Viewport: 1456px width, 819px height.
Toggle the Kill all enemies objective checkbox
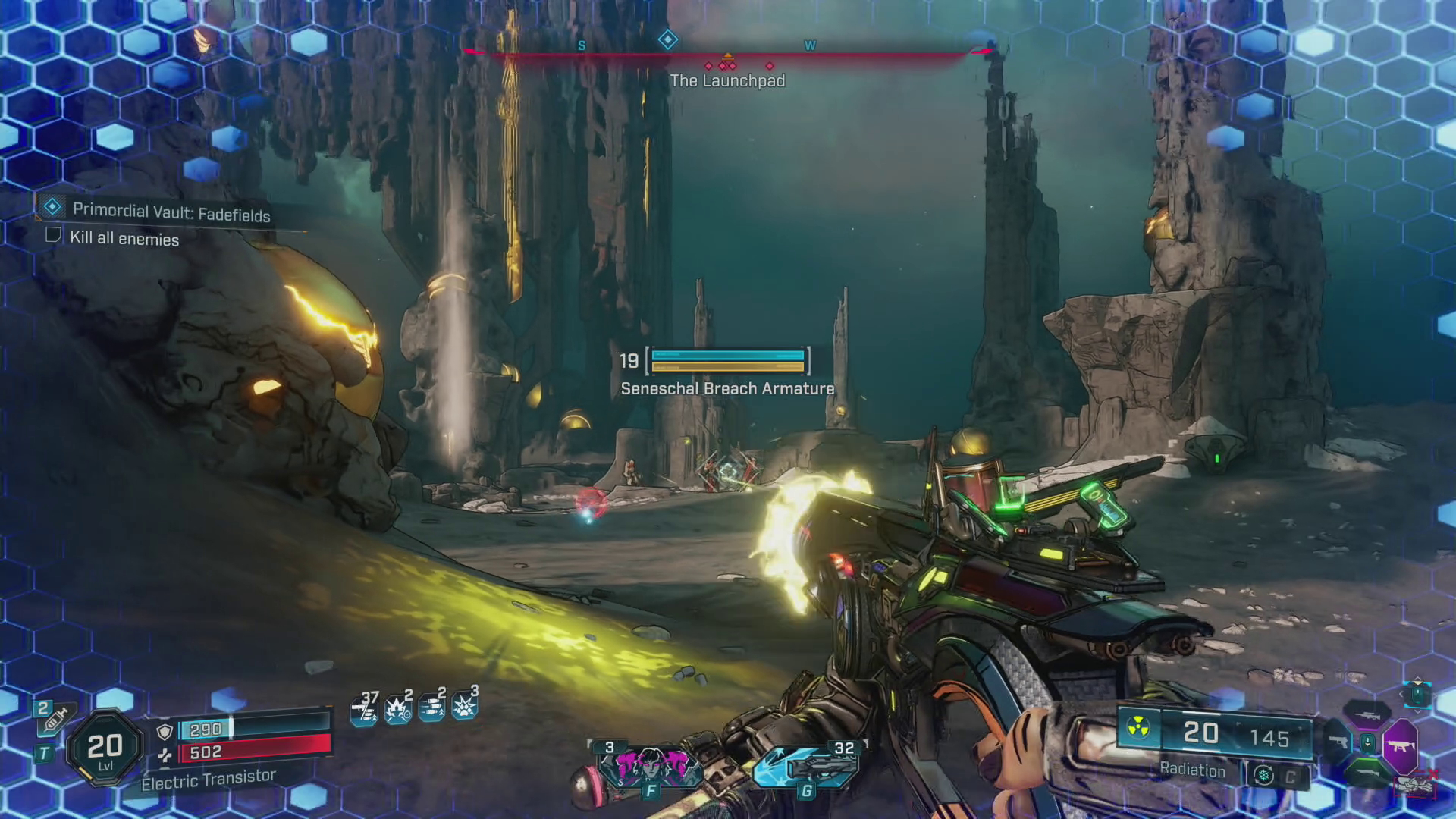pos(53,235)
